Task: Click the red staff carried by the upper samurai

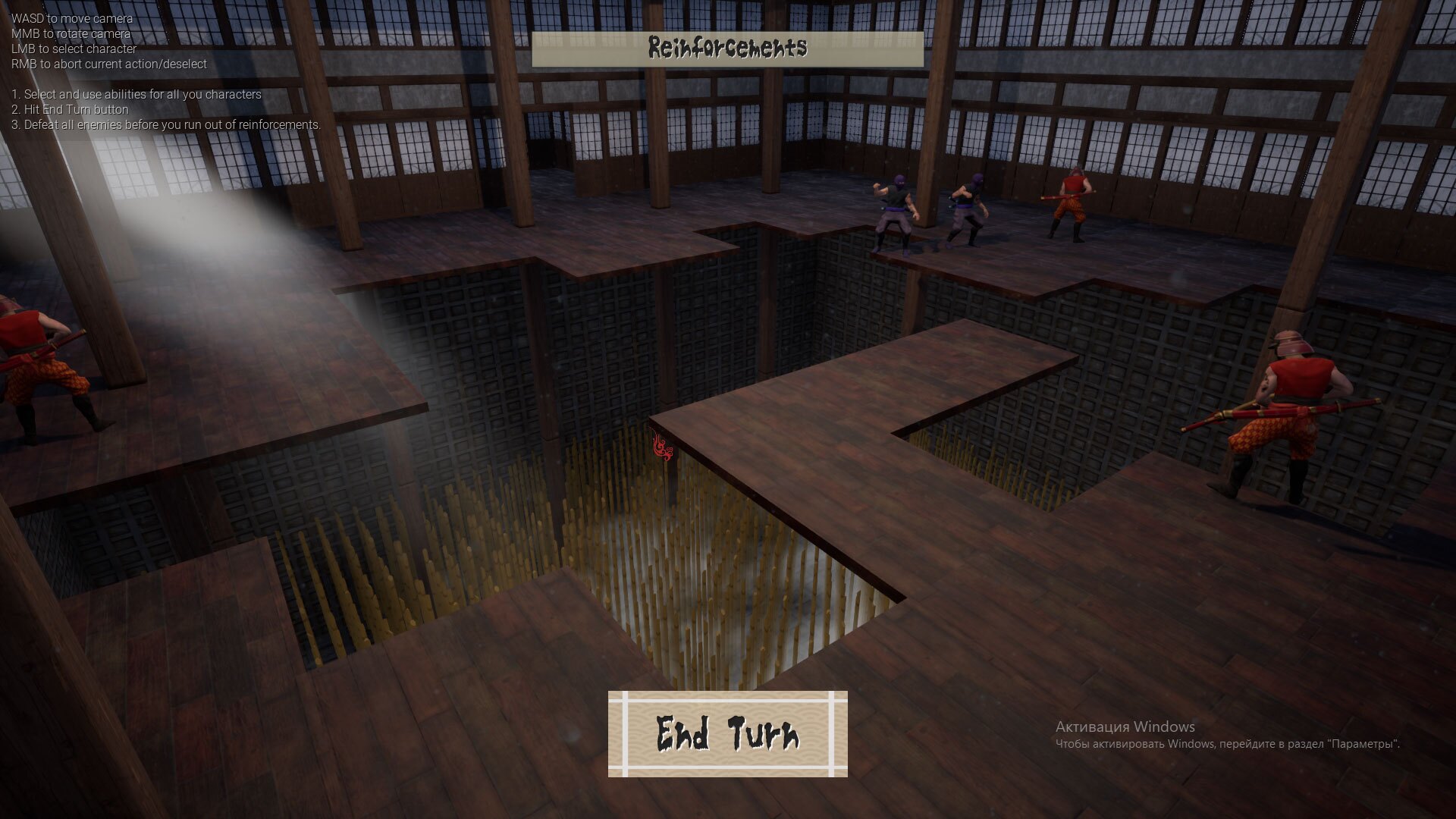Action: (1062, 195)
